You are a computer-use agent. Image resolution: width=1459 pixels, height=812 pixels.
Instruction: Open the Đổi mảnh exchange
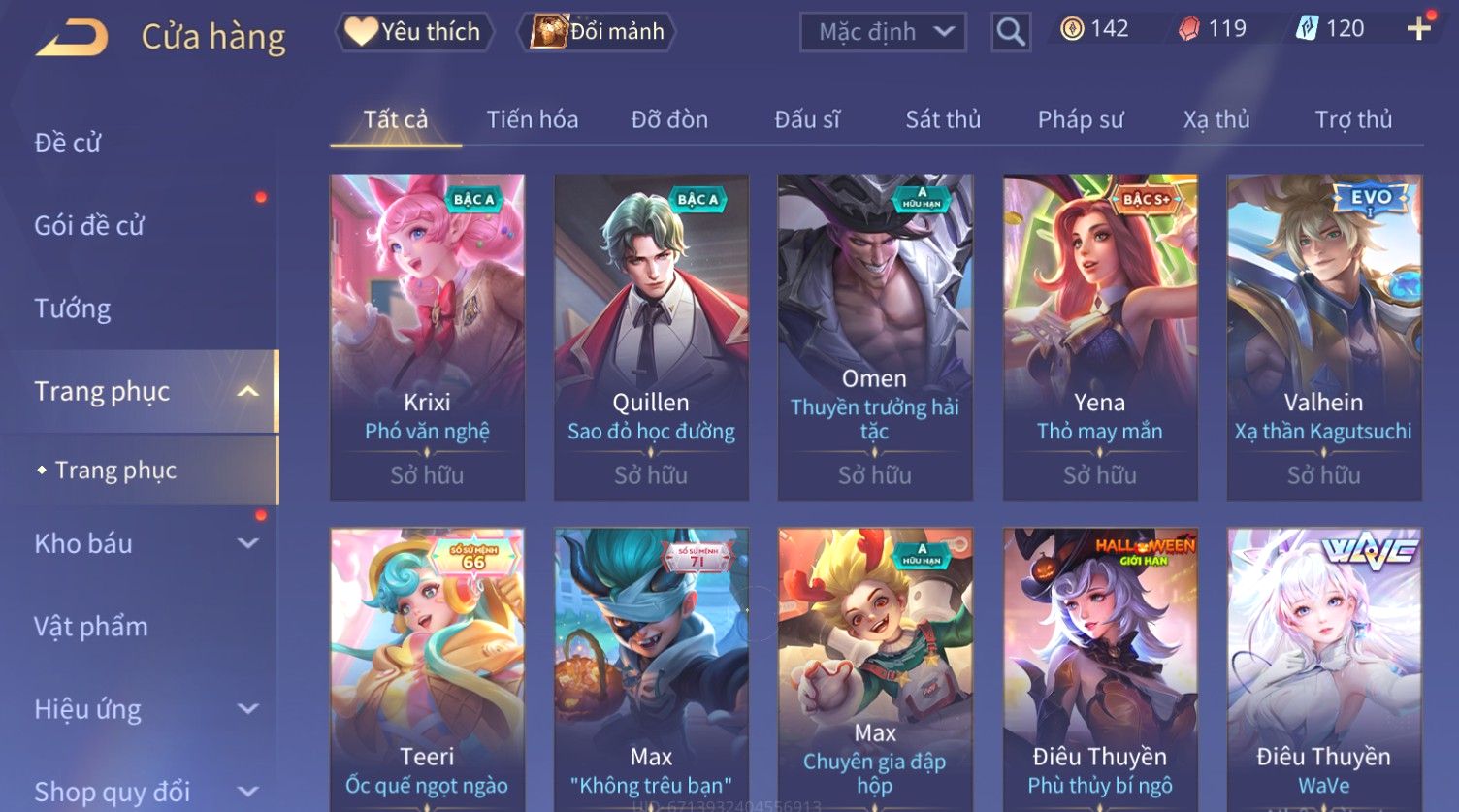coord(599,32)
